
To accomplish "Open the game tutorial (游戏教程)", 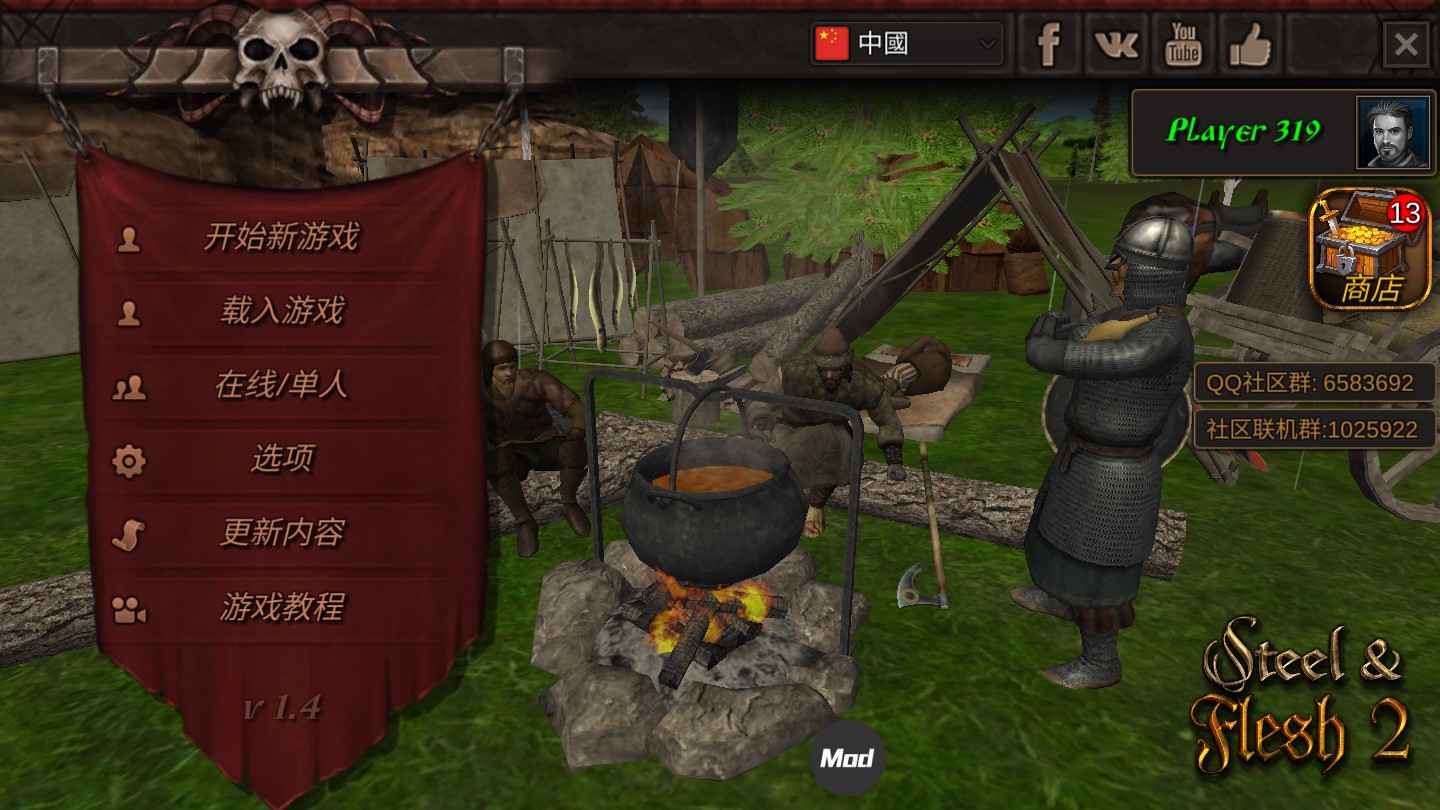I will (x=281, y=608).
